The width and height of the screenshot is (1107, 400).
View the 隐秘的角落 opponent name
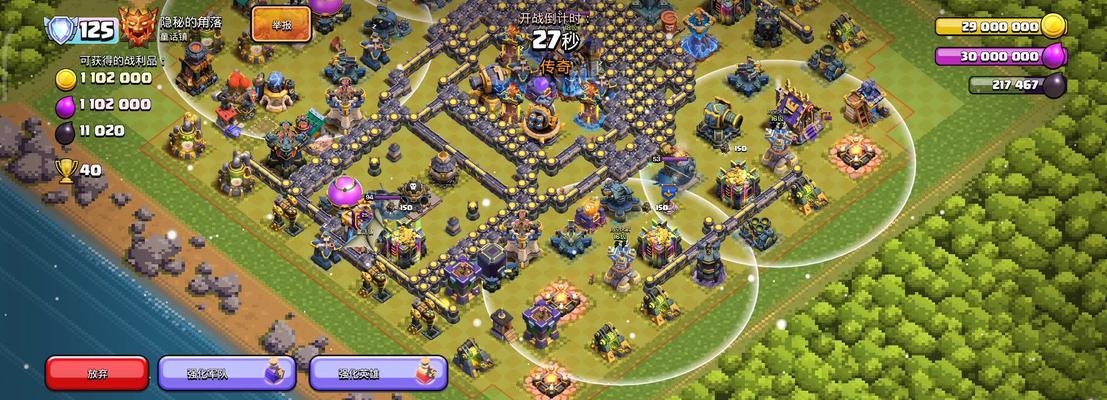coord(191,22)
